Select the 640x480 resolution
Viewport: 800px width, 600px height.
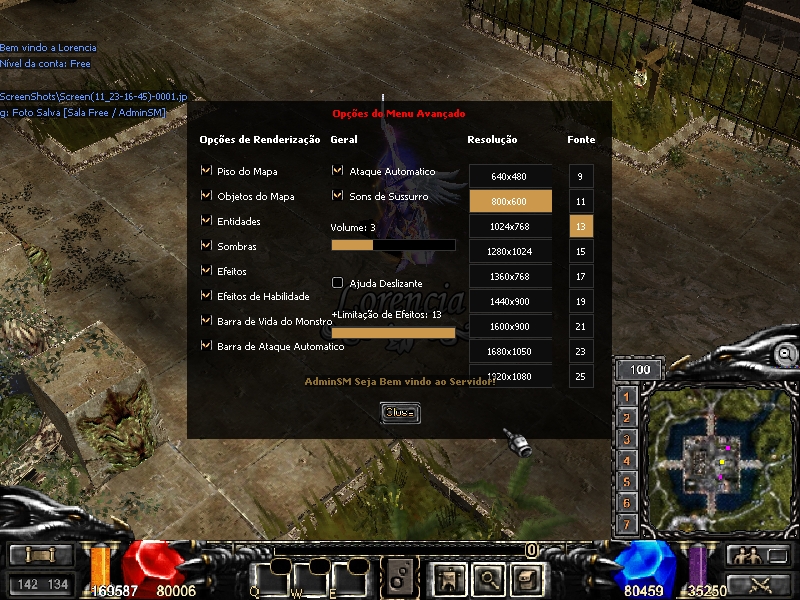(x=510, y=176)
